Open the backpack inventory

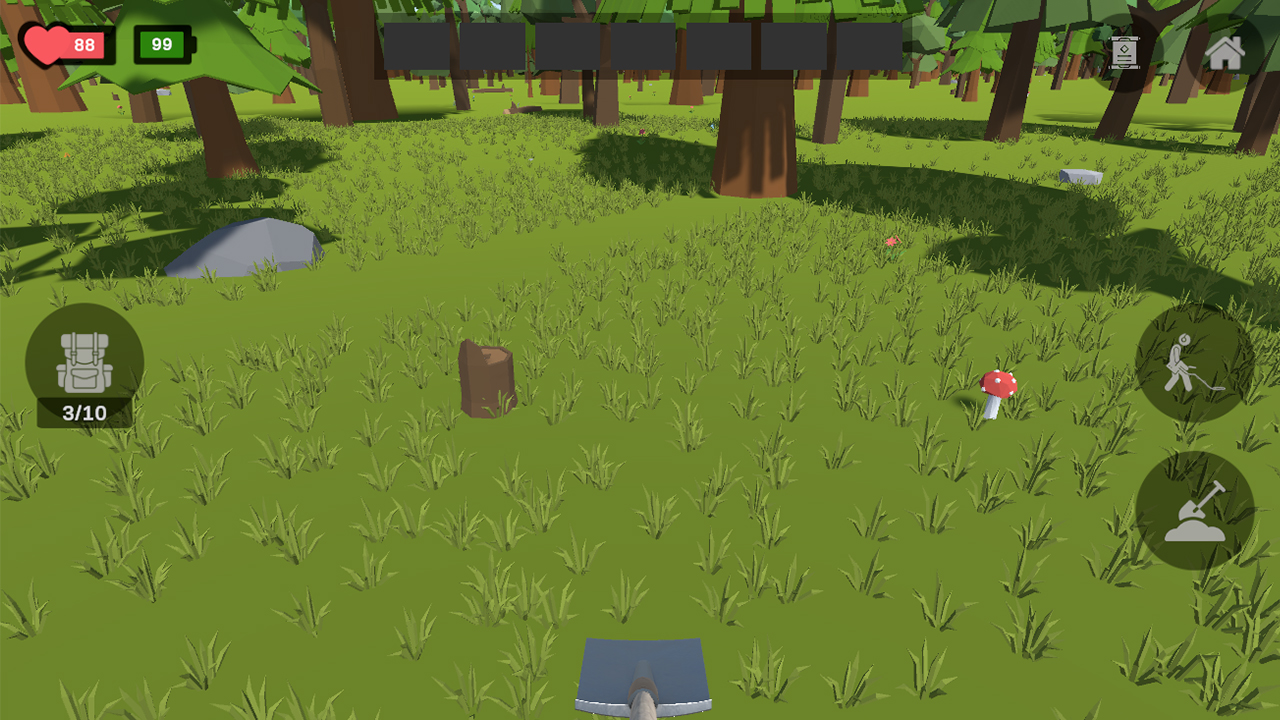(85, 360)
